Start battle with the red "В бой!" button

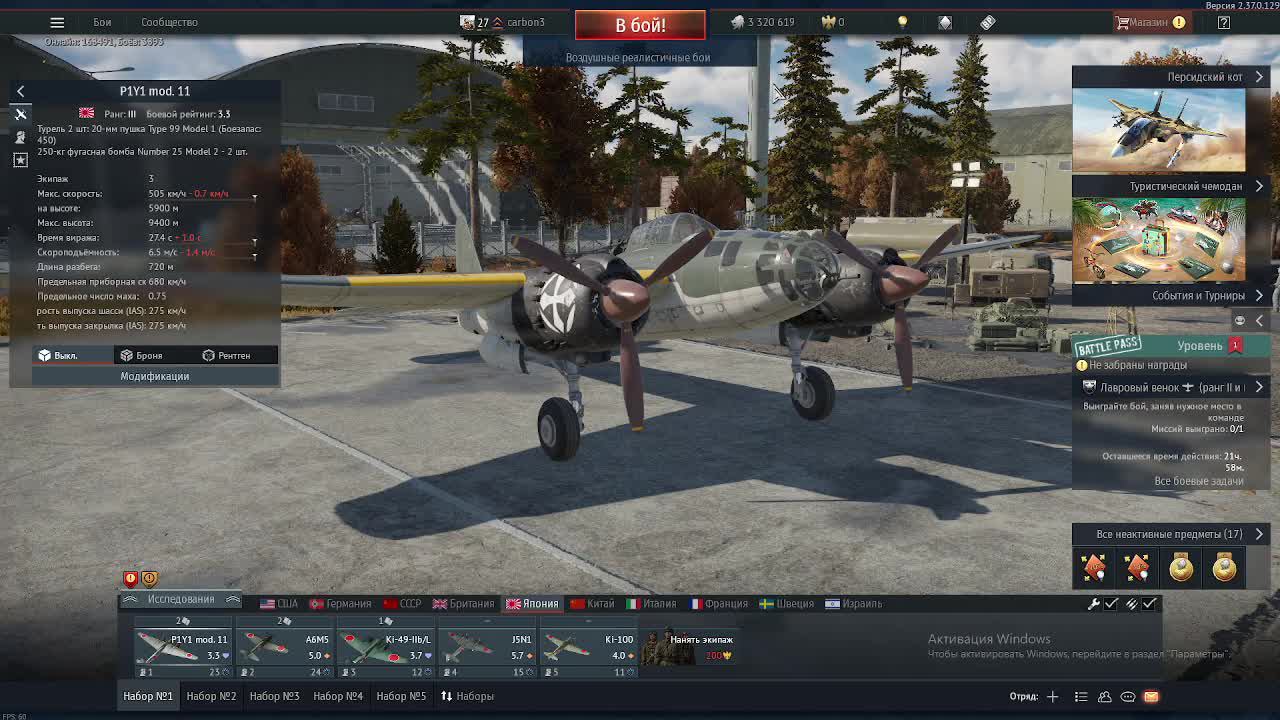(640, 25)
